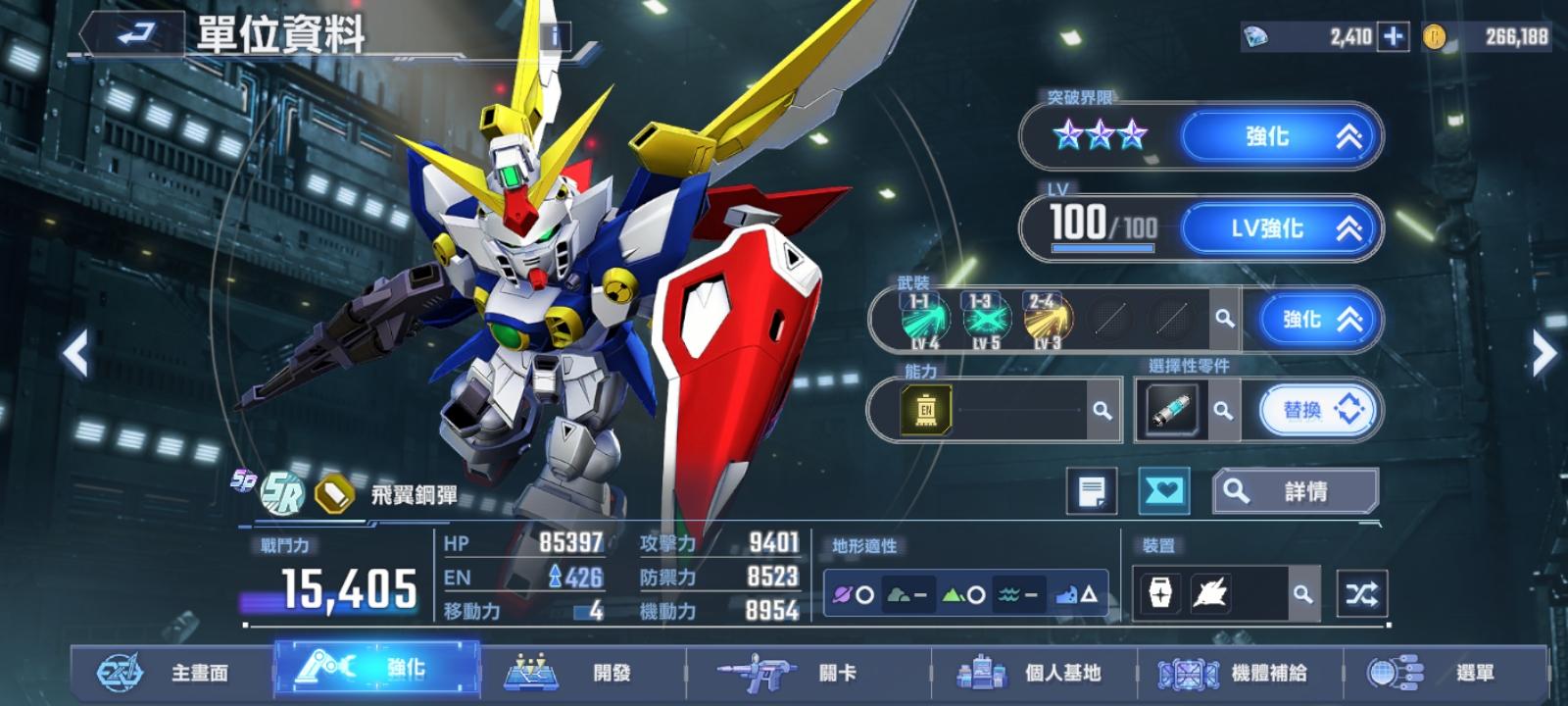Tap the 替換 optional part button

(x=1316, y=410)
